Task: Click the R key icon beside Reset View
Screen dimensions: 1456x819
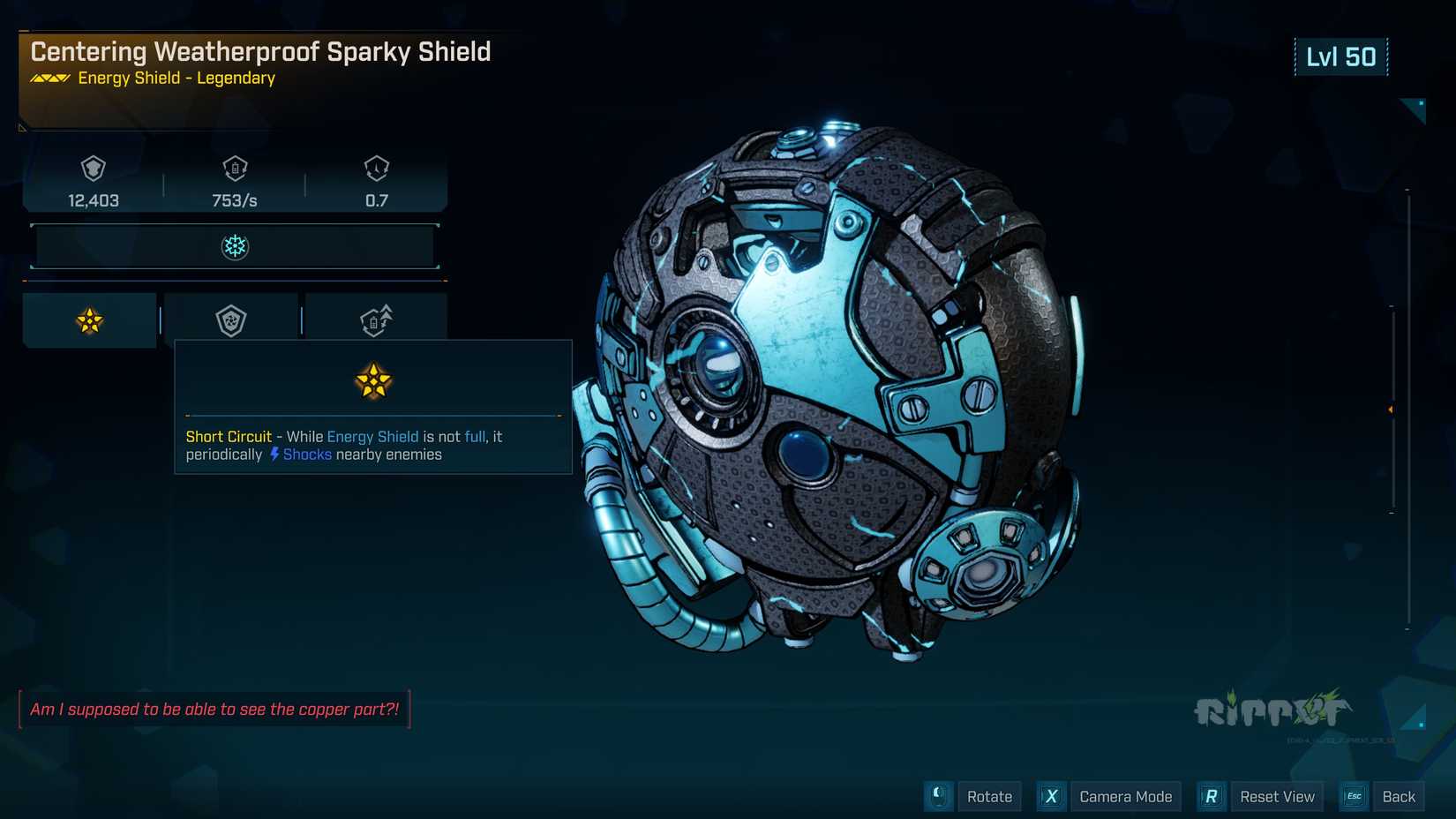Action: coord(1211,796)
